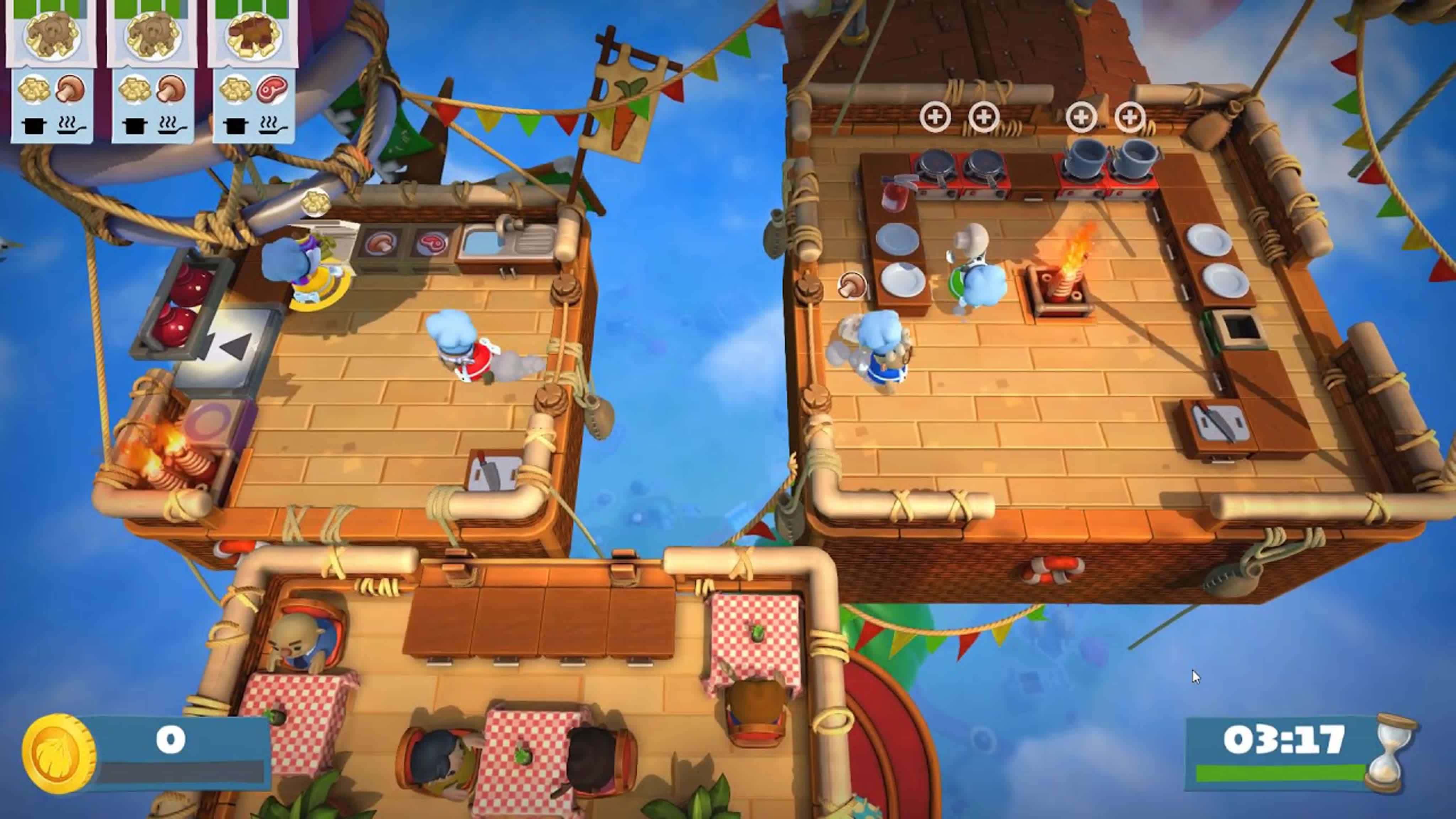Toggle the leftmost plus indicator above the frying pan stoves
1456x819 pixels.
[x=936, y=117]
